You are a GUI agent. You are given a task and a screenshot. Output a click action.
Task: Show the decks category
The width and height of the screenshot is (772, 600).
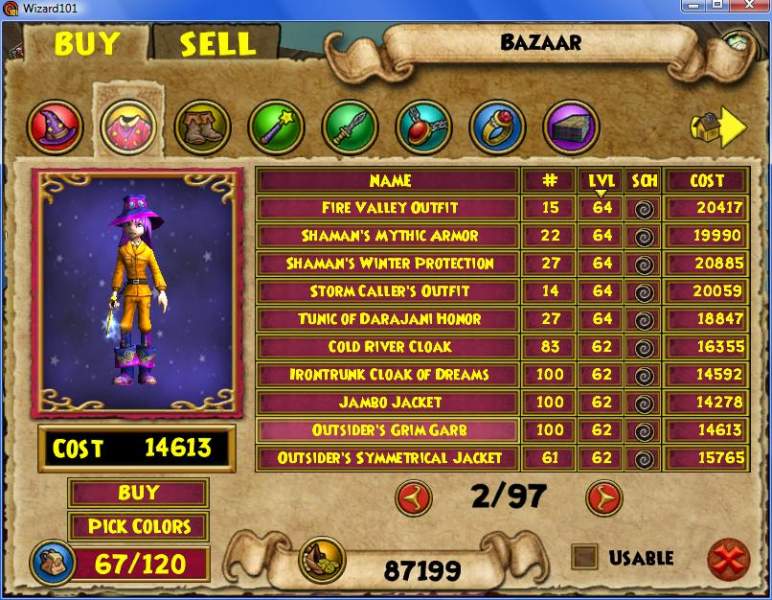coord(571,127)
